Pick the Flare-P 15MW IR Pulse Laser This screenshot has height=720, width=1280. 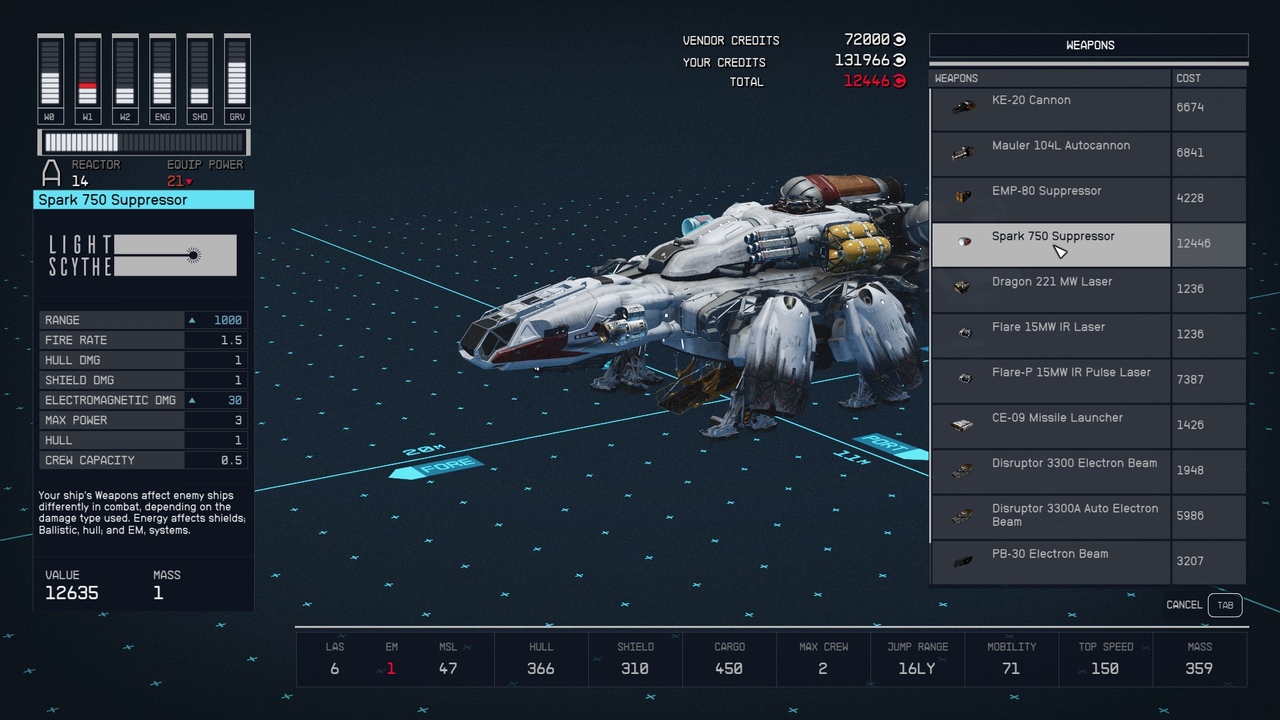1050,380
